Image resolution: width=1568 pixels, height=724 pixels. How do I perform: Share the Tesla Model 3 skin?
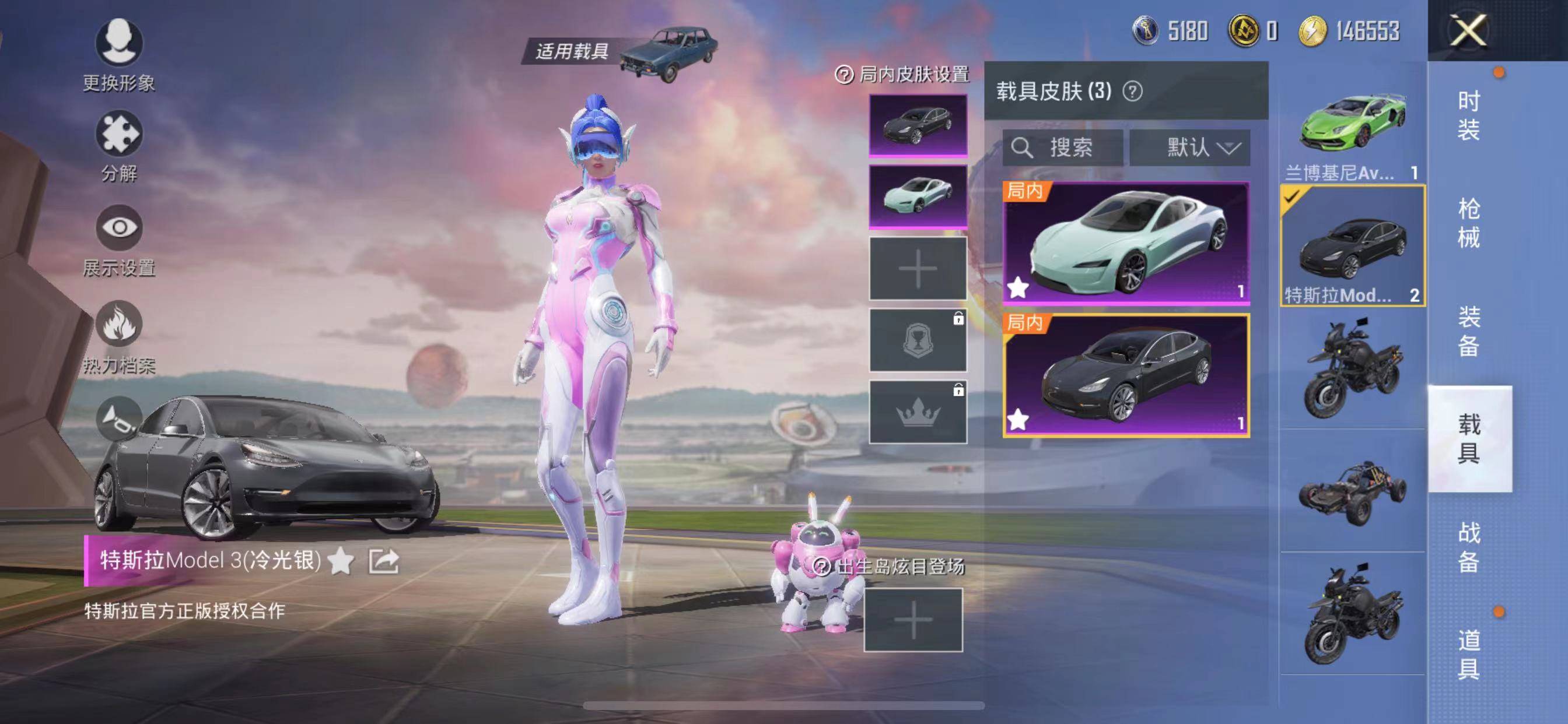(383, 561)
